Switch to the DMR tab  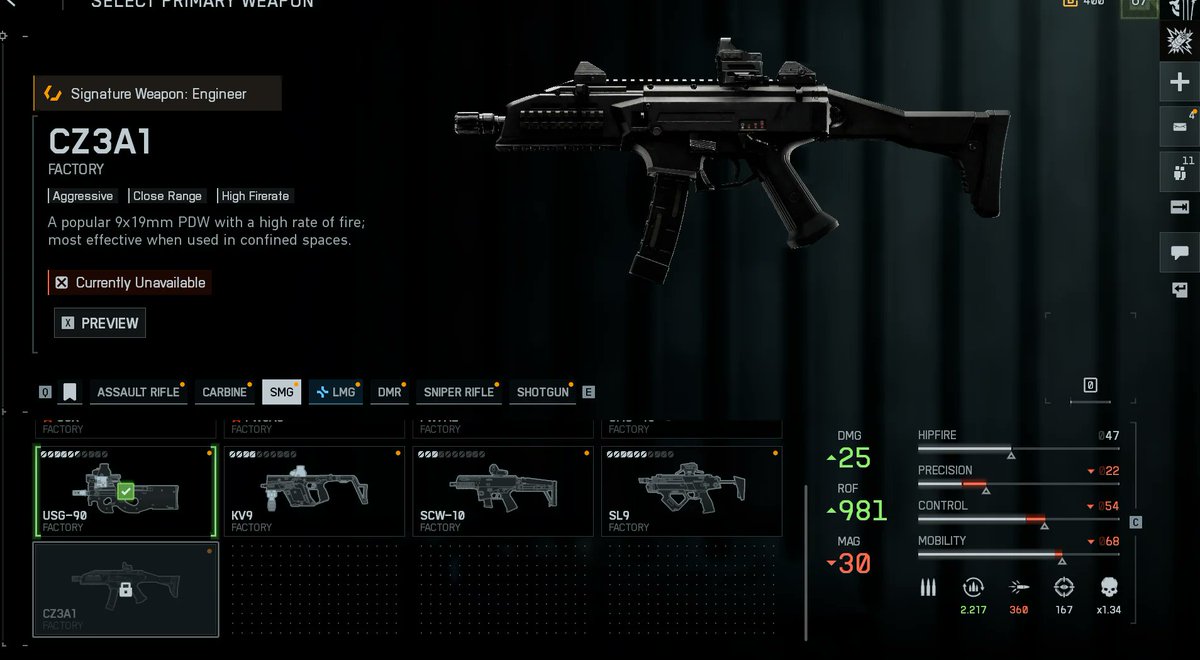pos(389,392)
